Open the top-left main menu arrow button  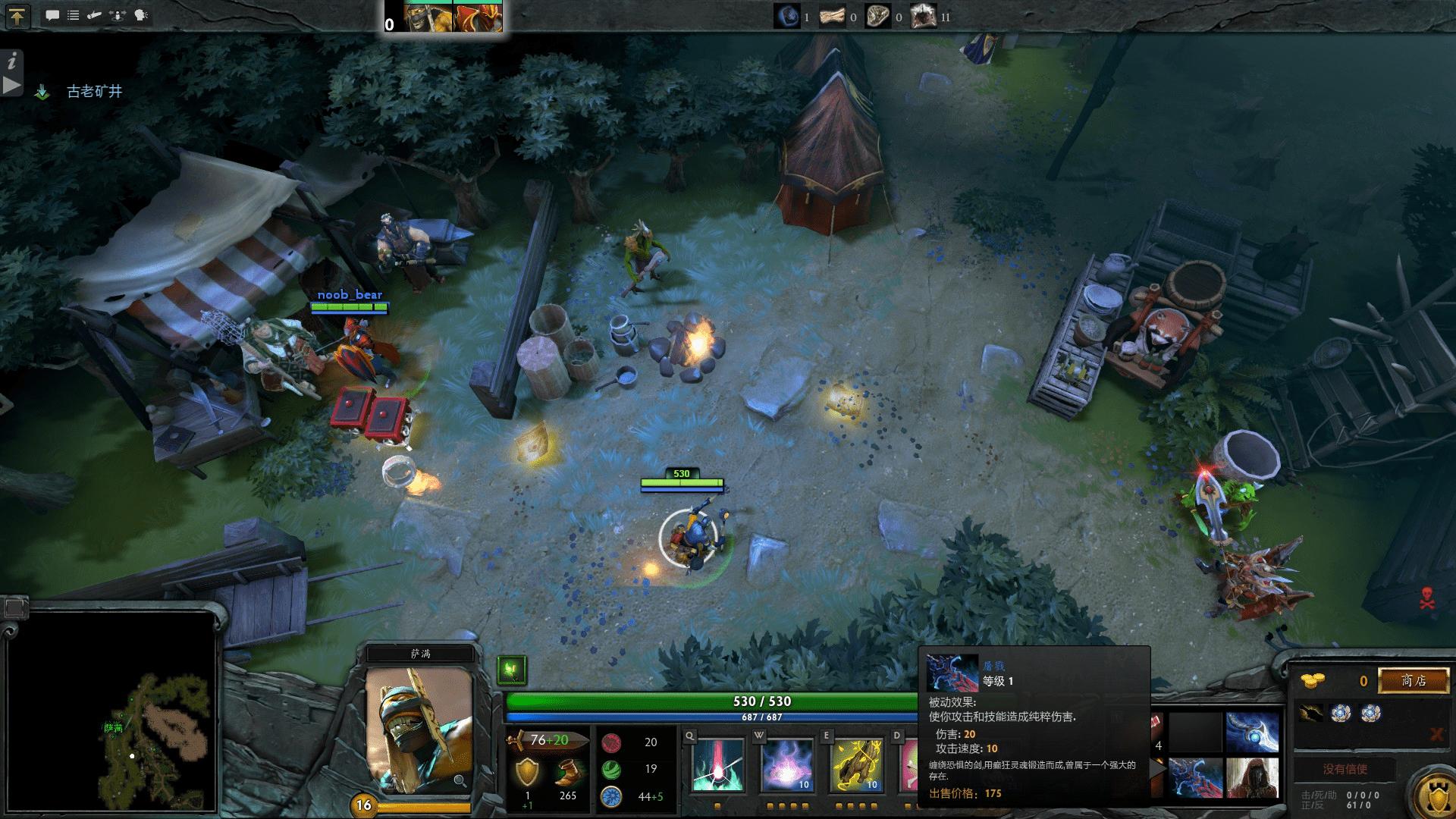17,16
